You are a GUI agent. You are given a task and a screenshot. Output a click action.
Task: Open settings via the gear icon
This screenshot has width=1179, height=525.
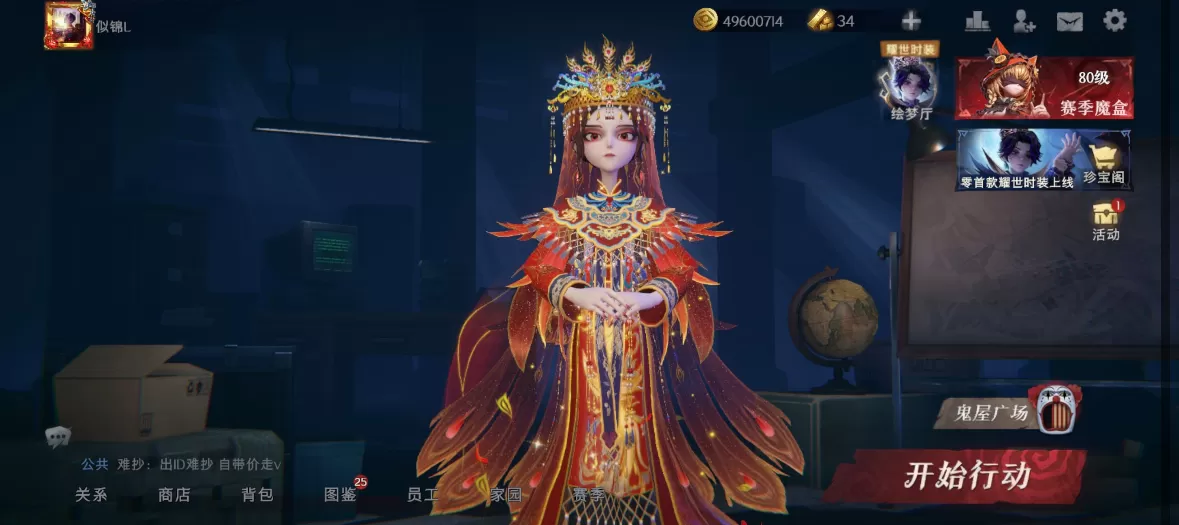click(x=1115, y=21)
